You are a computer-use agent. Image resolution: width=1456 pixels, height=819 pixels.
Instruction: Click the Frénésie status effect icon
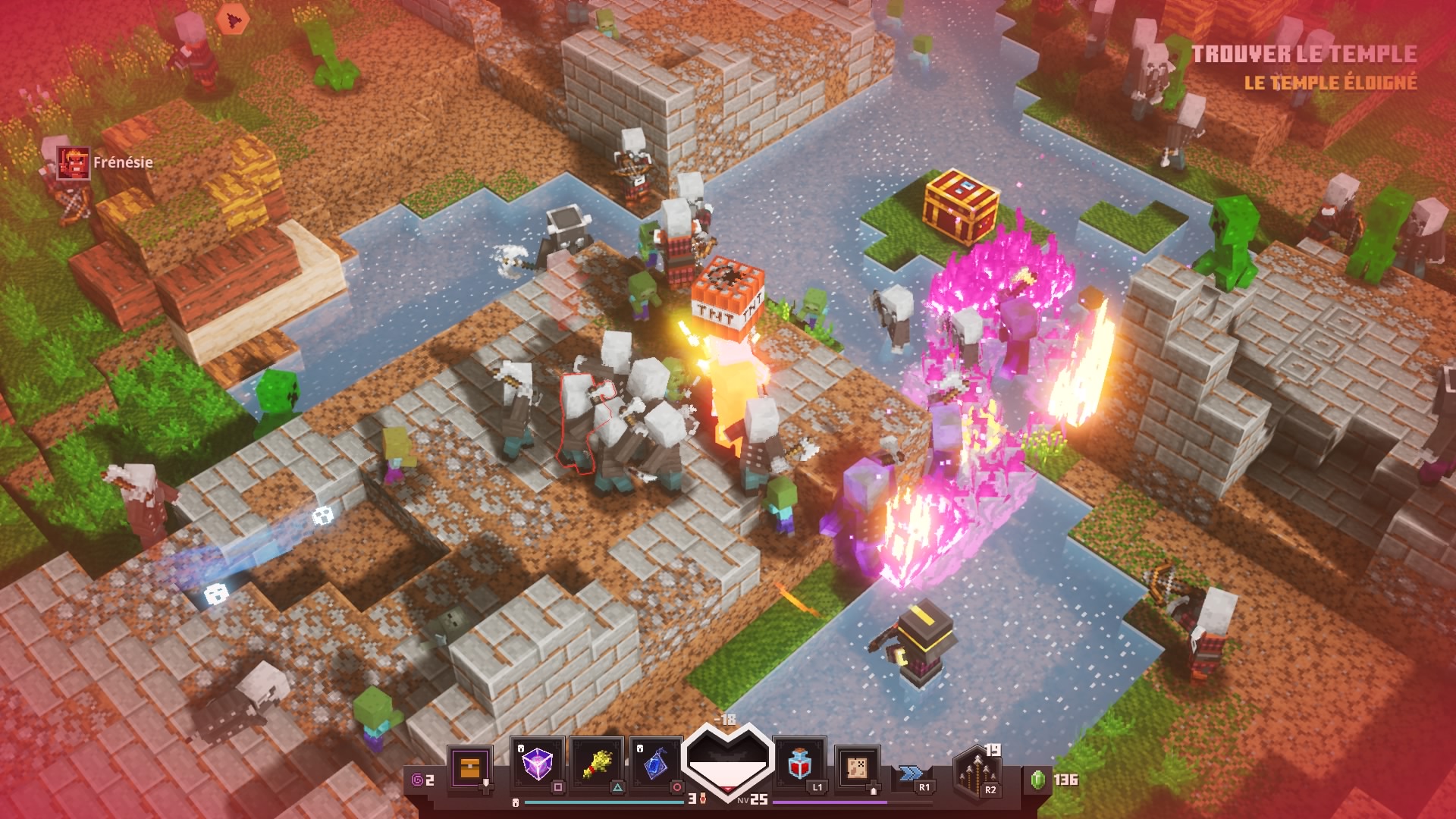click(74, 162)
